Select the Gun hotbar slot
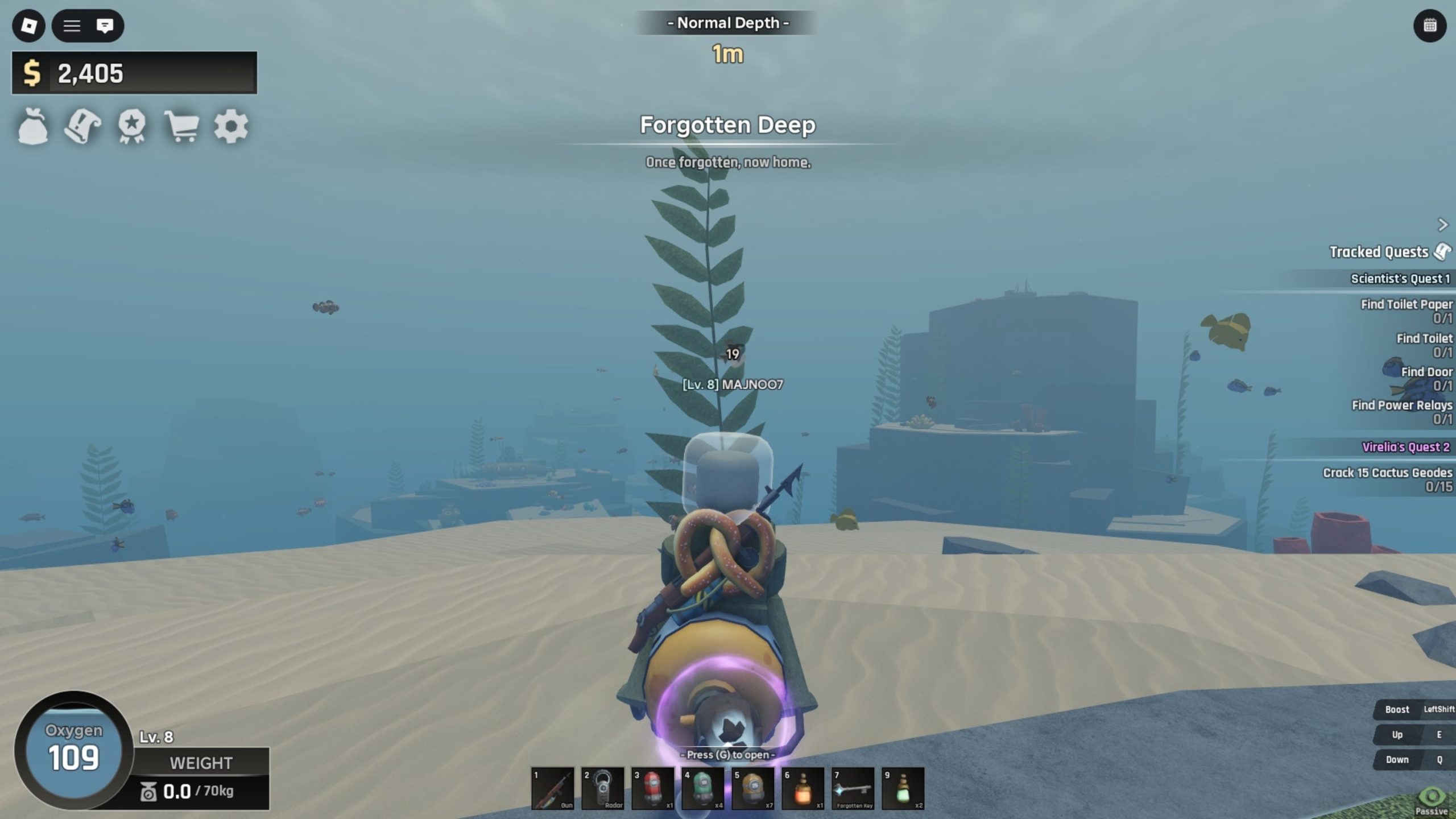This screenshot has height=819, width=1456. [x=552, y=788]
